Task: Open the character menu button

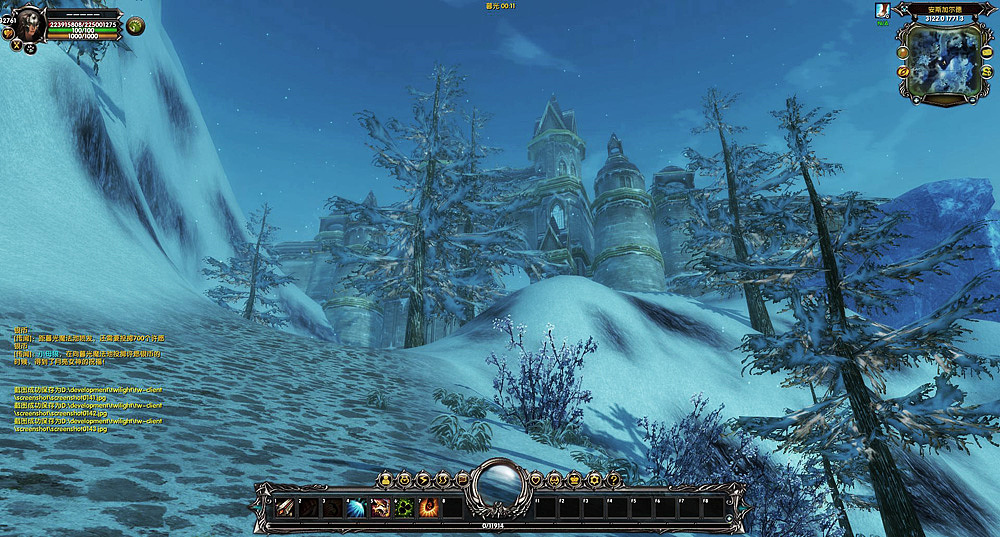Action: click(384, 480)
